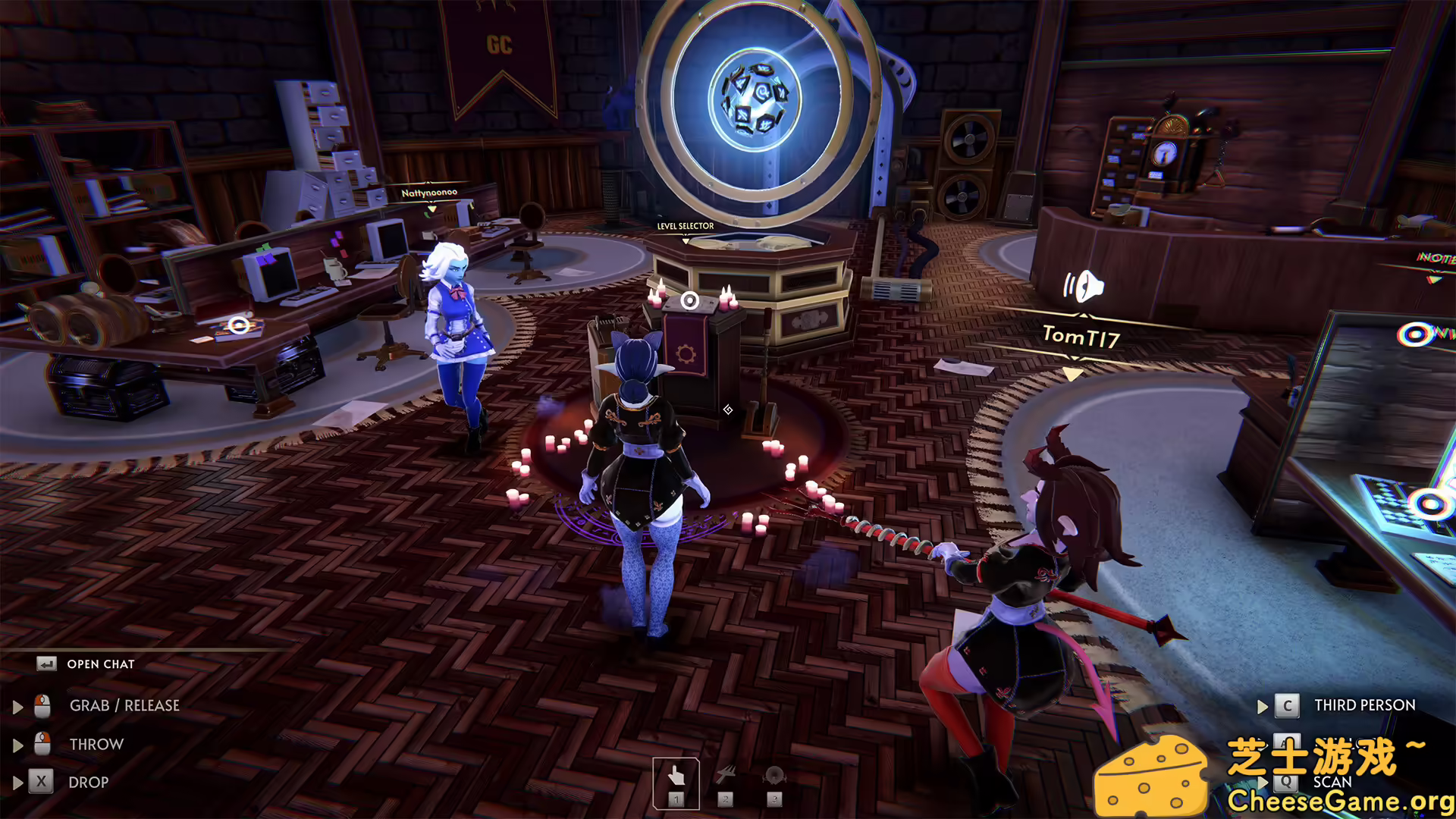Expand the GRAB / RELEASE control hint arrow
The width and height of the screenshot is (1456, 819).
click(17, 705)
